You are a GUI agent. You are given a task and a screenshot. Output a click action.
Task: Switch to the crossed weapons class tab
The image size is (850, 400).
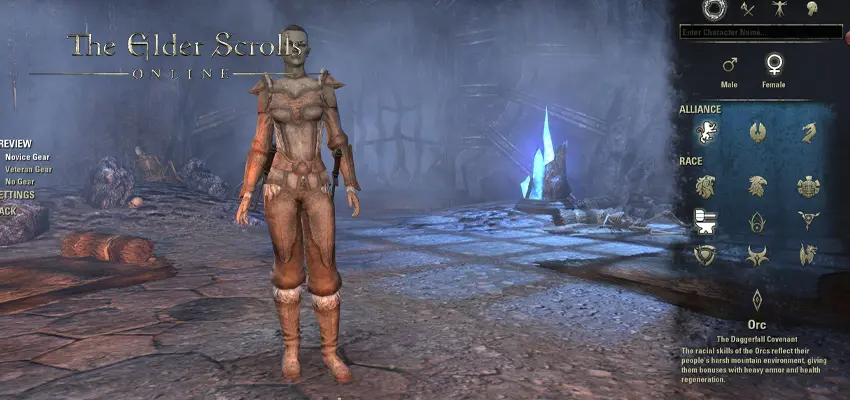pyautogui.click(x=747, y=9)
